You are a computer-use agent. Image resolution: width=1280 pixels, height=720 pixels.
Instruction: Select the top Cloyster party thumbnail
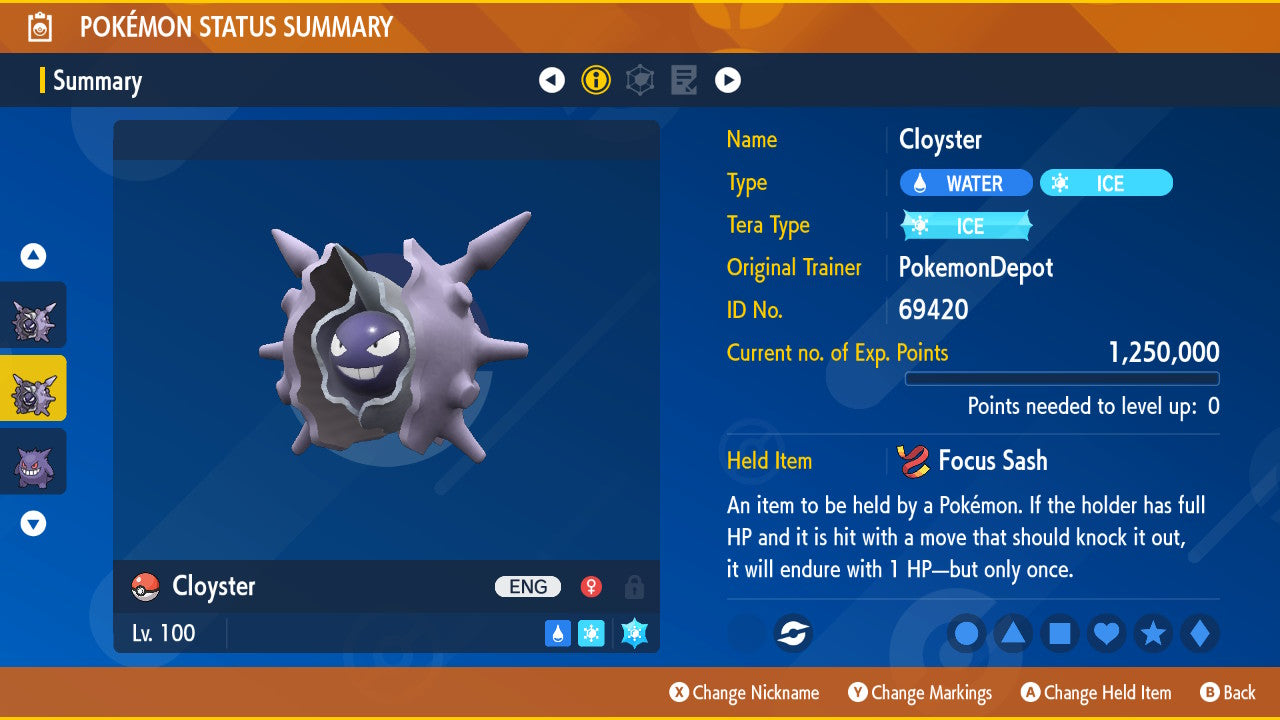[34, 315]
